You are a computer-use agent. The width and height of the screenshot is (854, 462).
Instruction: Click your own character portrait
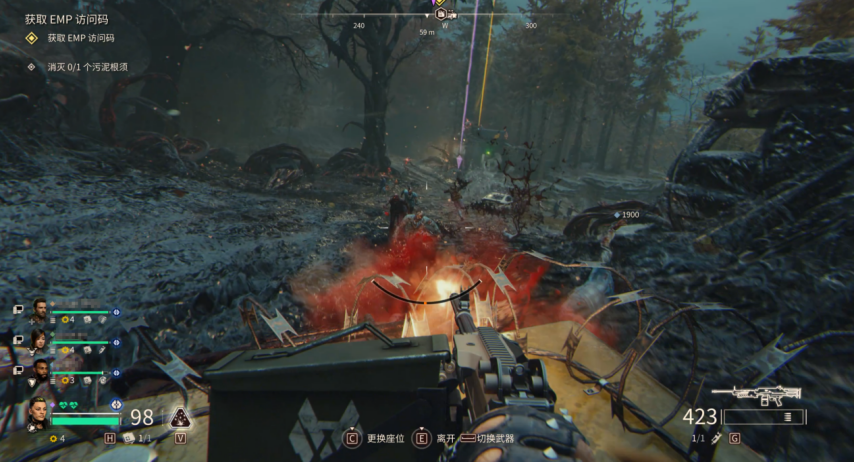(39, 412)
